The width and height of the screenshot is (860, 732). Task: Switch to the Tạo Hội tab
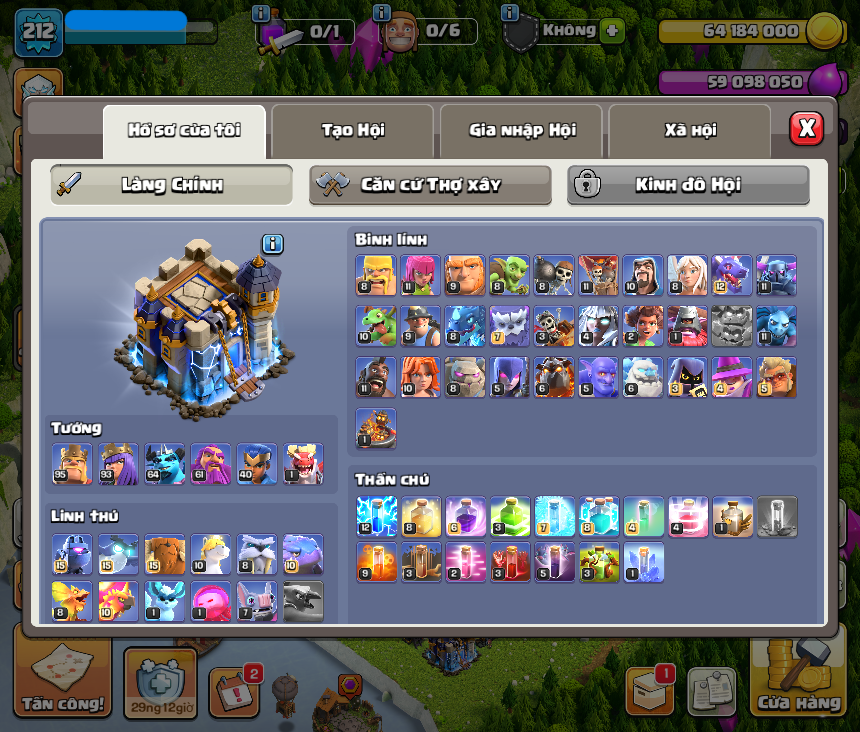pos(353,130)
